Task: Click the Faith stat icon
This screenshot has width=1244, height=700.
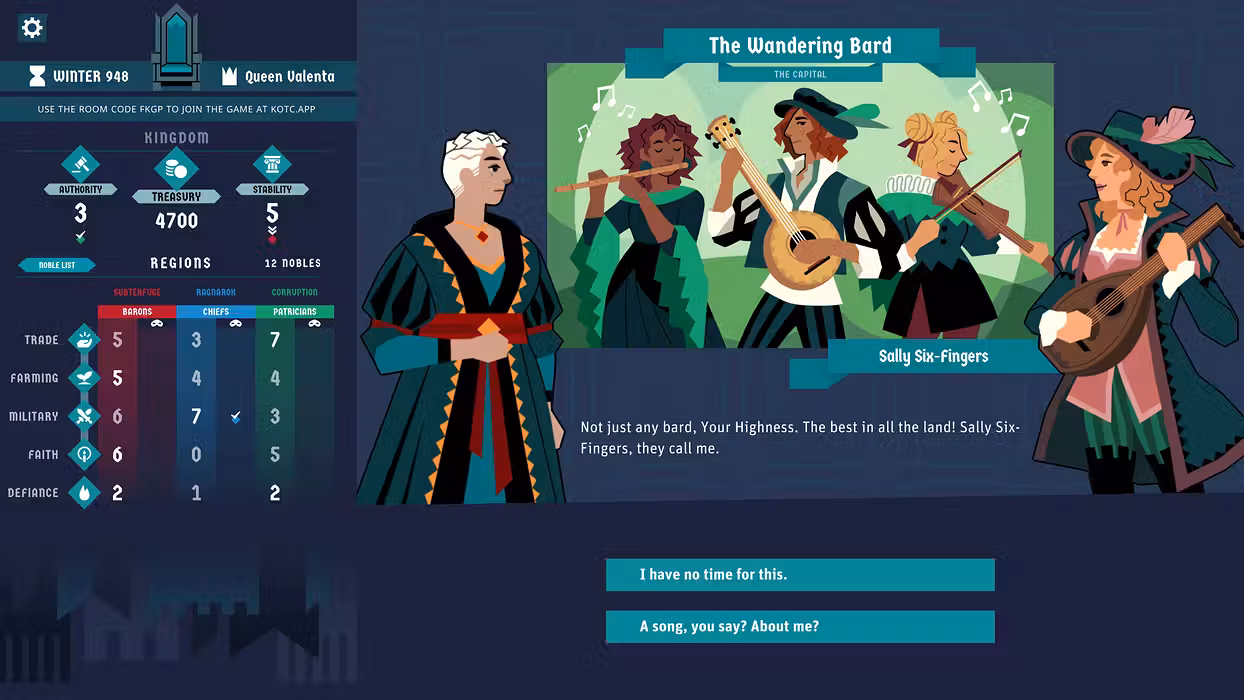Action: 84,454
